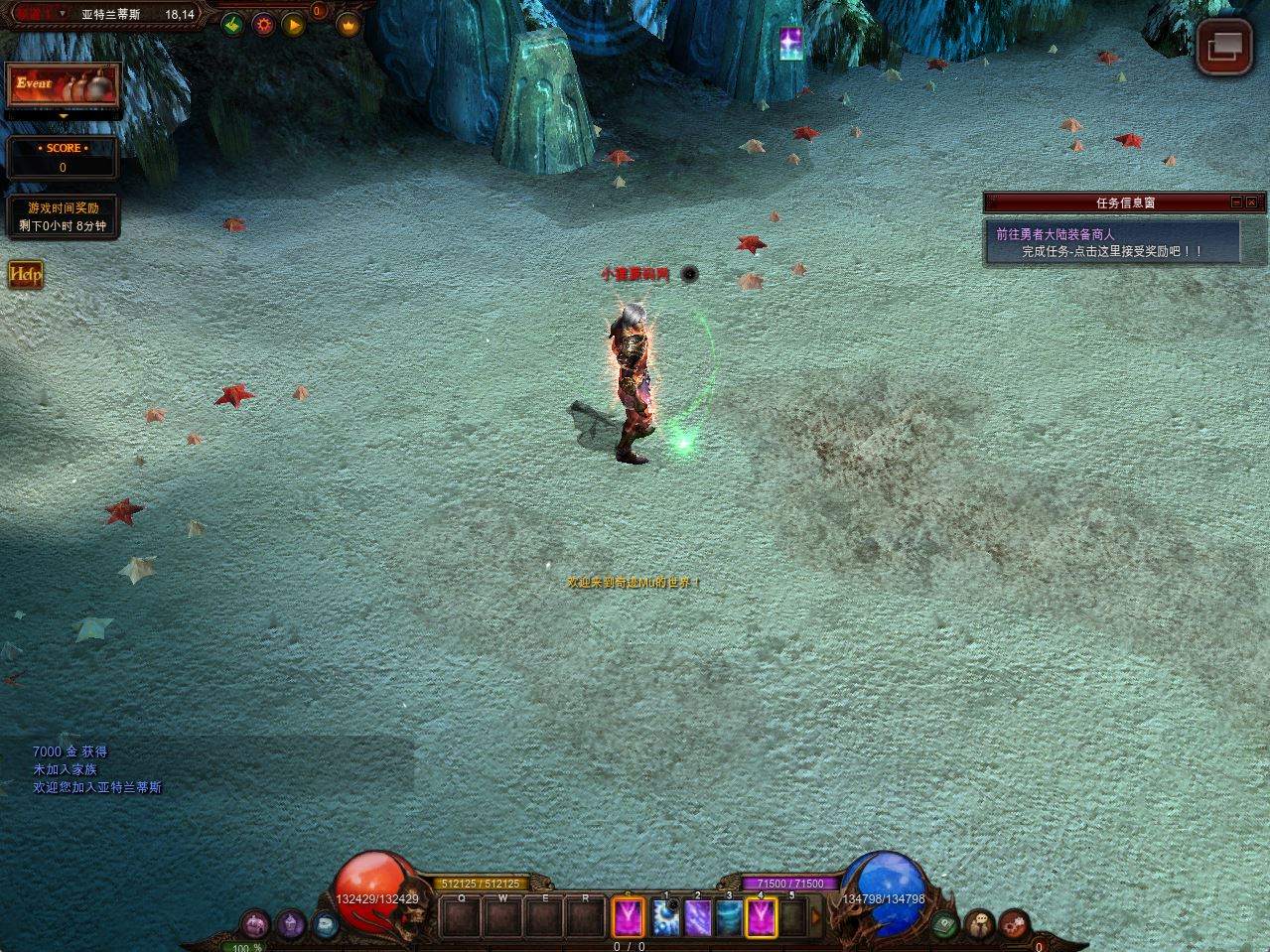Click the green arrow icon in top bar

click(232, 24)
